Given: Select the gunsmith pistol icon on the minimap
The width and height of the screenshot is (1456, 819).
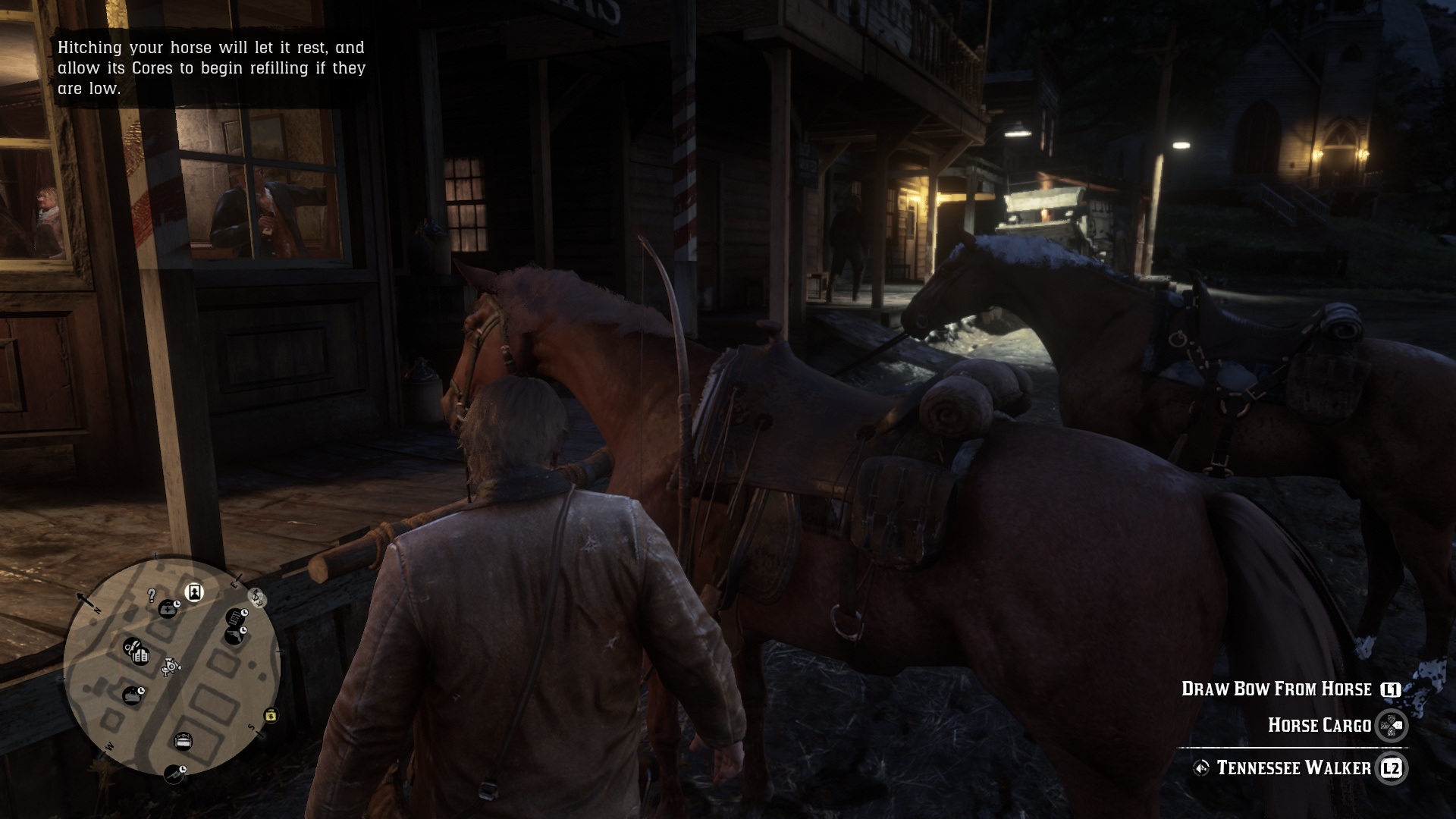Looking at the screenshot, I should coord(234,635).
